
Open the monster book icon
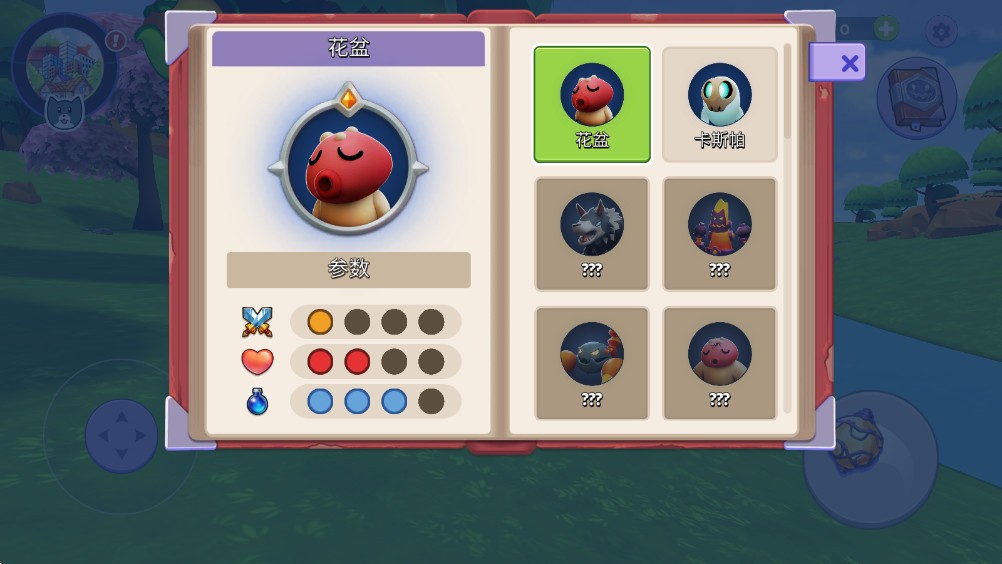(915, 98)
